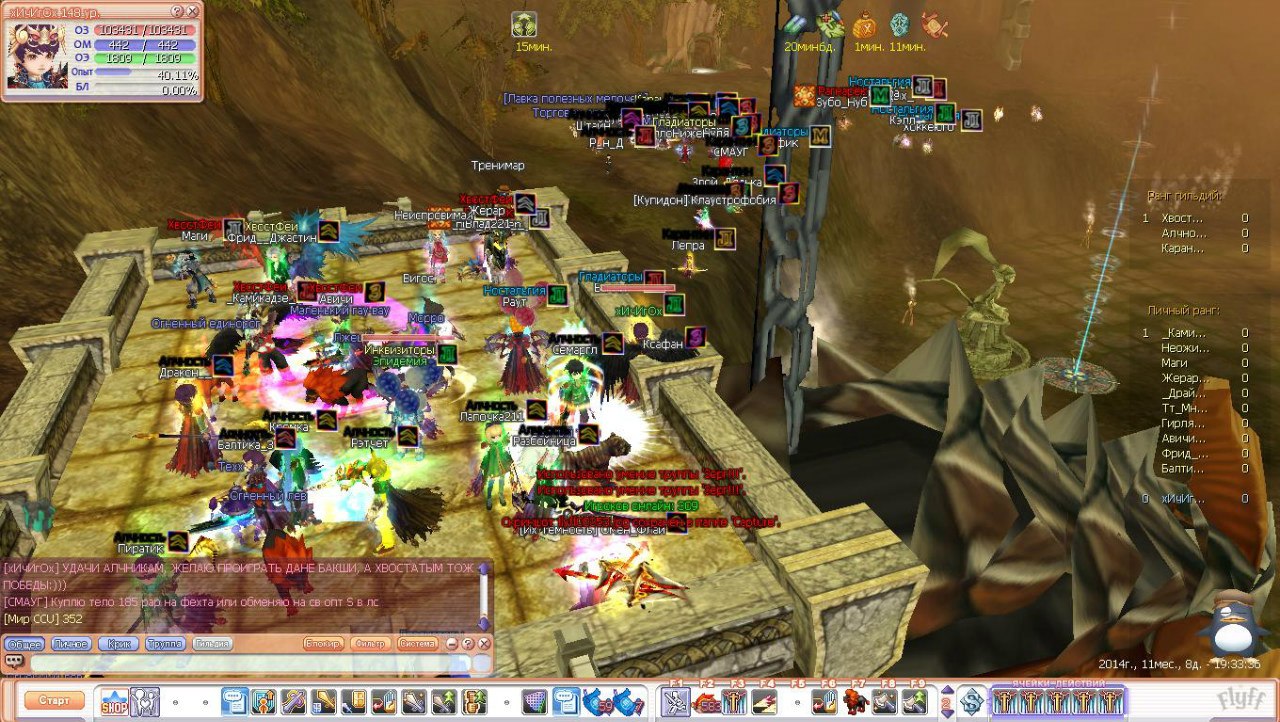
Task: Close the chat window
Action: point(484,644)
